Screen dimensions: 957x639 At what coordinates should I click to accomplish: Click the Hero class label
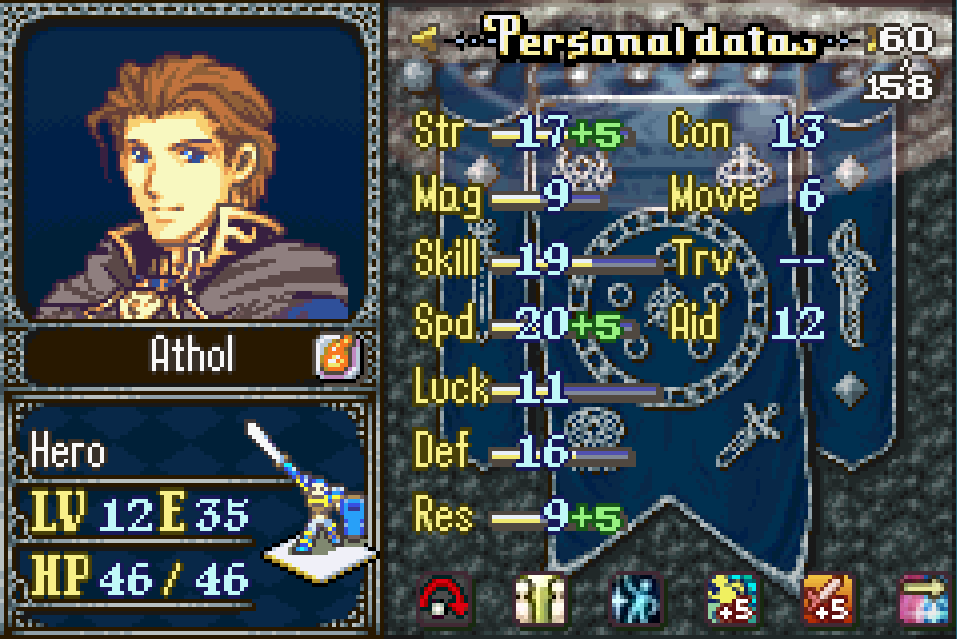click(70, 453)
